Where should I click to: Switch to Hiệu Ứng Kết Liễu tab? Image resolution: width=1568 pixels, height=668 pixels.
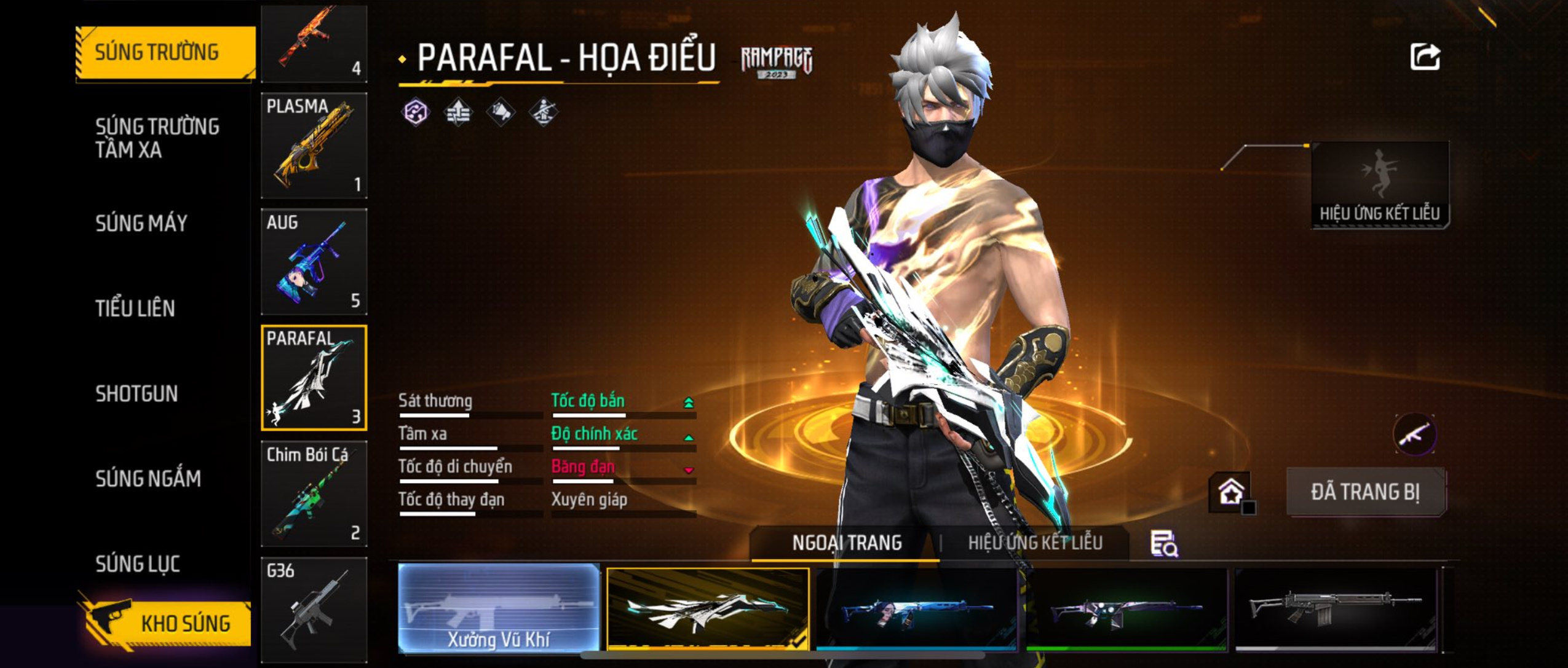click(1035, 543)
